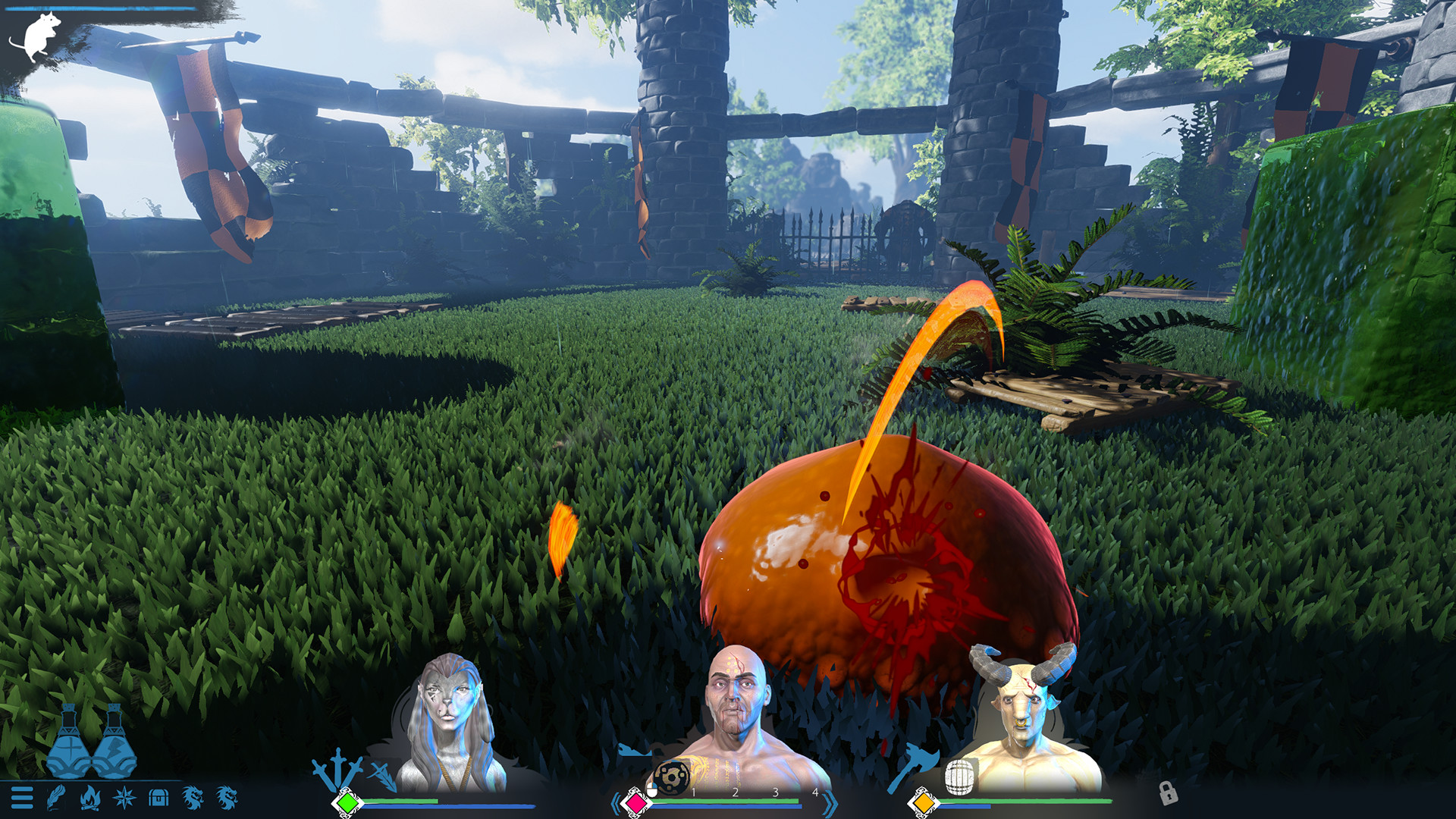Screen dimensions: 1456x819
Task: Switch to hotbar slot 3
Action: coord(775,792)
